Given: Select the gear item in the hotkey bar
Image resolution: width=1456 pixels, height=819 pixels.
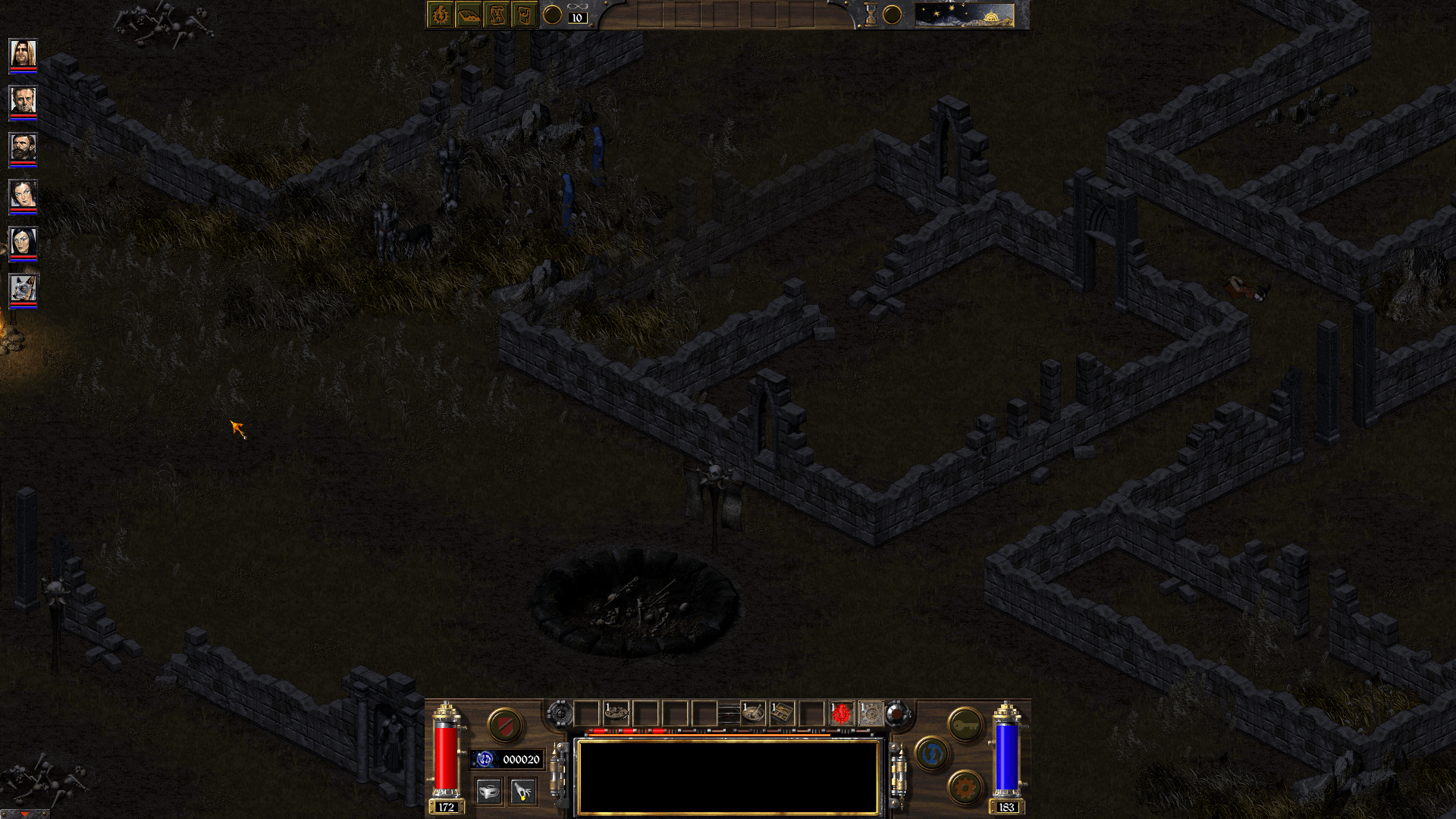Looking at the screenshot, I should (x=870, y=713).
